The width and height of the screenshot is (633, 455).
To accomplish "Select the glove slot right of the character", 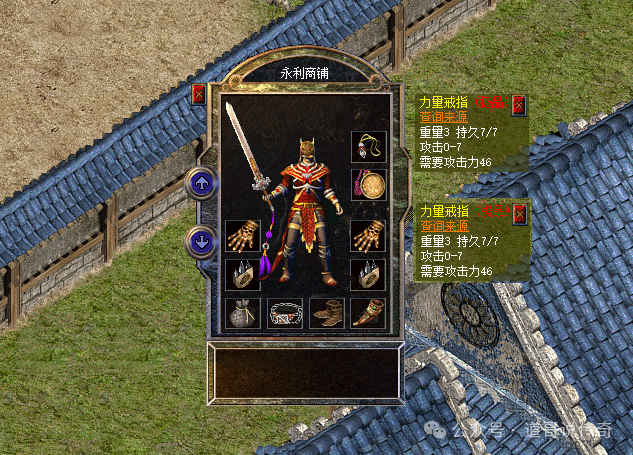I will pyautogui.click(x=368, y=236).
